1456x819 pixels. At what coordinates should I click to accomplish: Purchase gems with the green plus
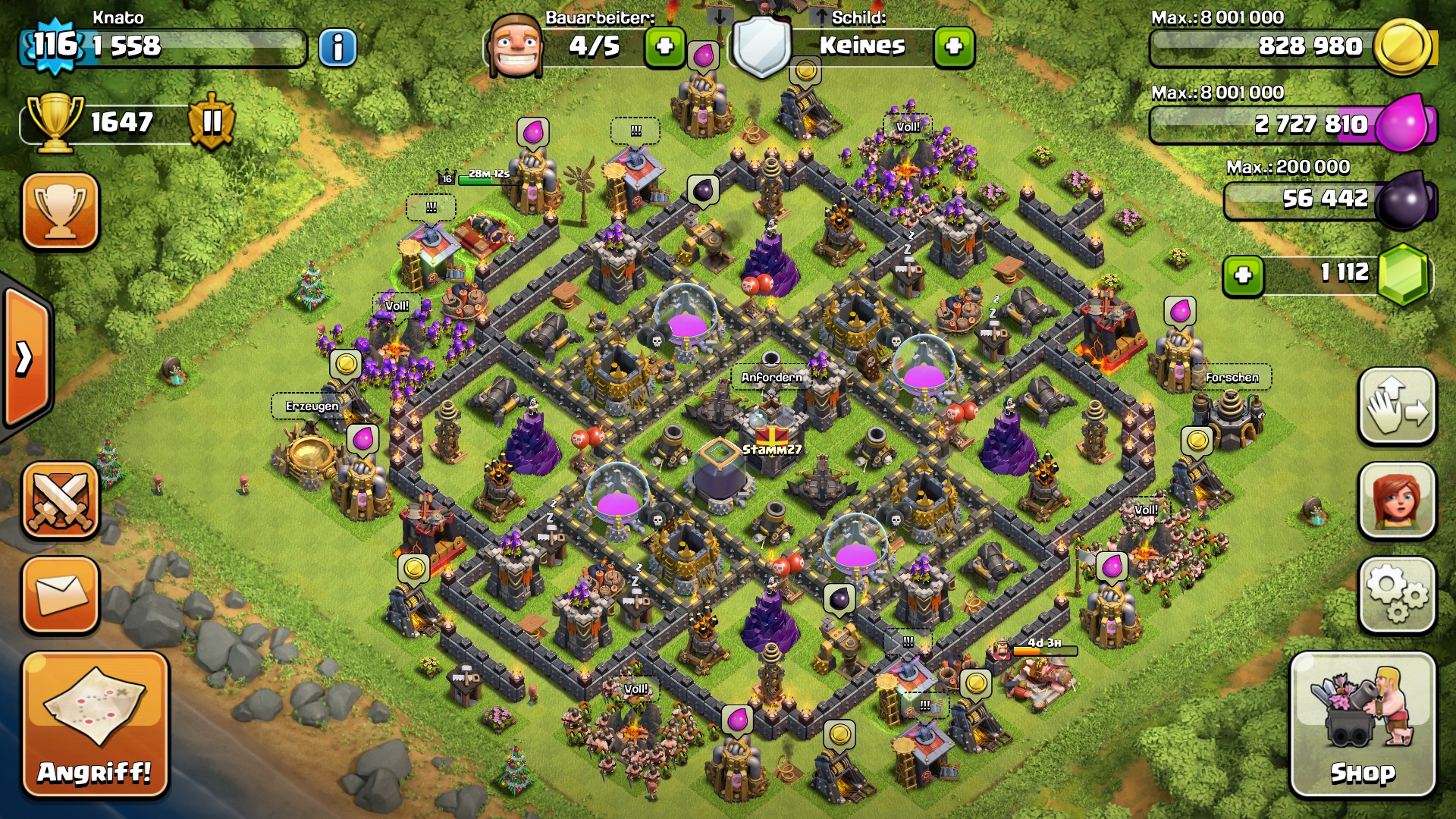coord(1243,275)
